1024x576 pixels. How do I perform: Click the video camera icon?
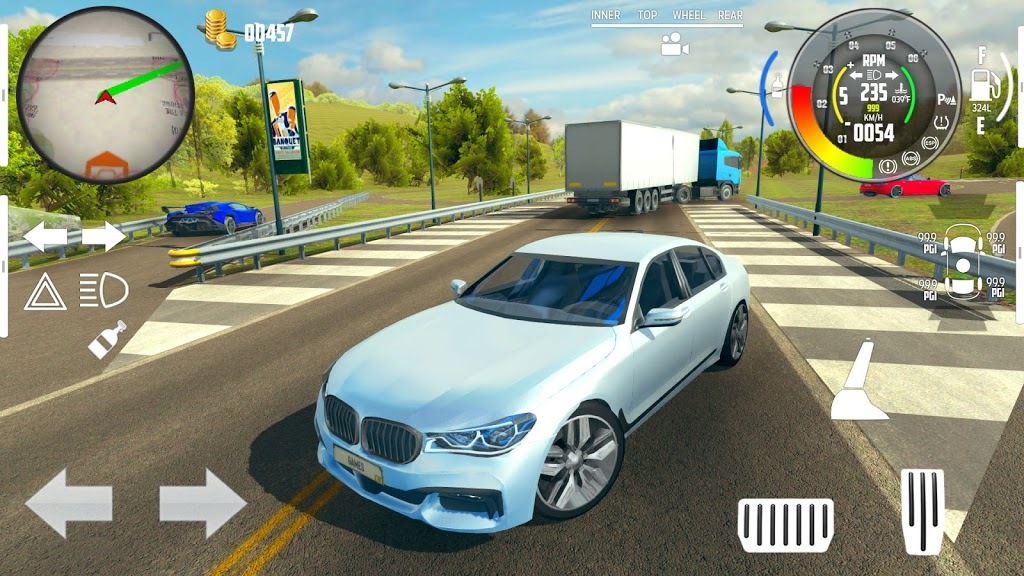tap(674, 45)
